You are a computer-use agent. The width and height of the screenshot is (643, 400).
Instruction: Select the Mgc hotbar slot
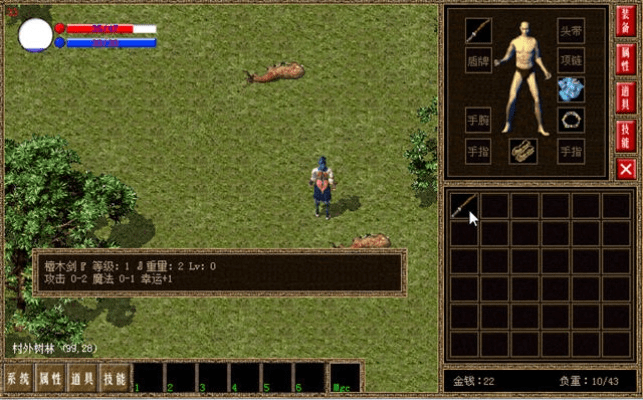pos(345,377)
